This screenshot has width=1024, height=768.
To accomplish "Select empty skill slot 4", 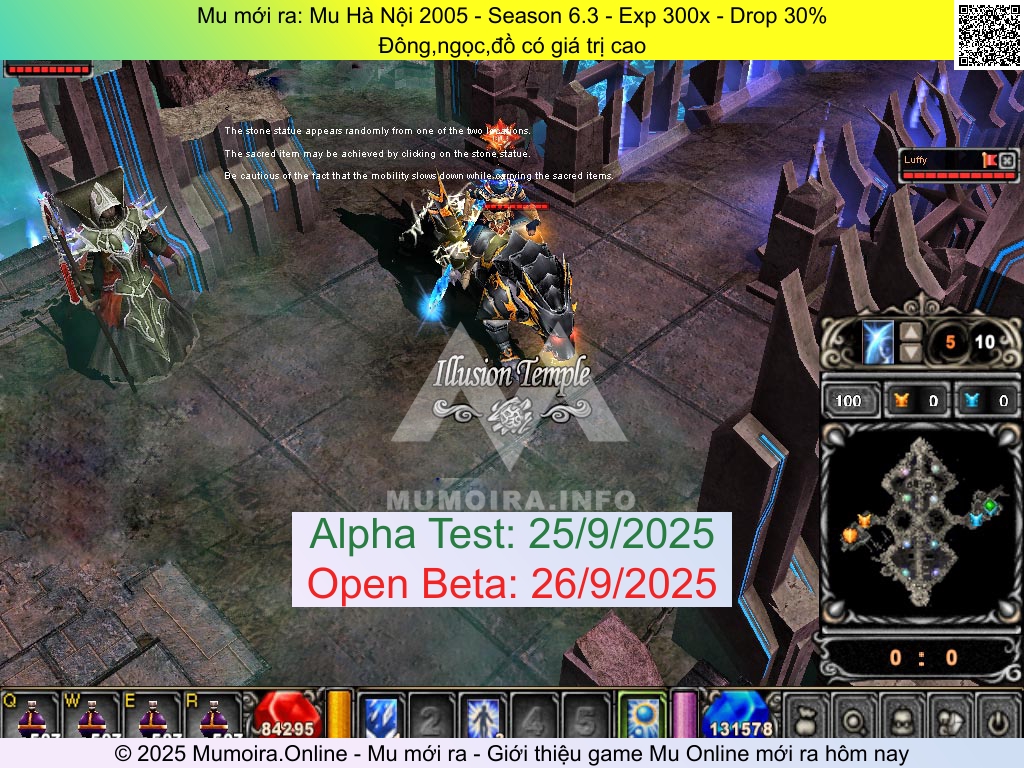I will [x=534, y=716].
